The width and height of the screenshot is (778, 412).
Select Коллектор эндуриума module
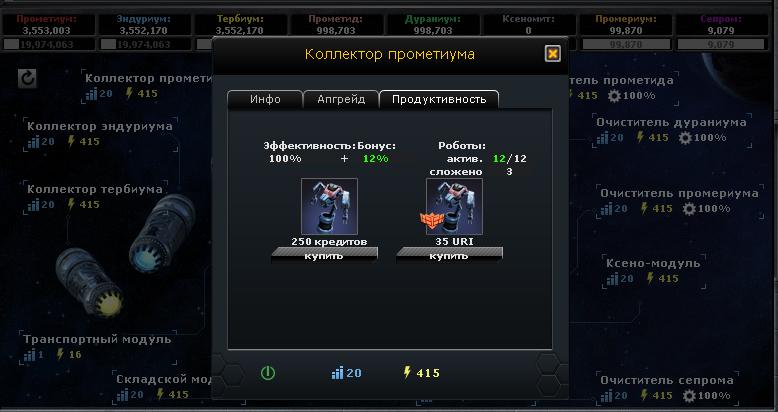(x=99, y=126)
